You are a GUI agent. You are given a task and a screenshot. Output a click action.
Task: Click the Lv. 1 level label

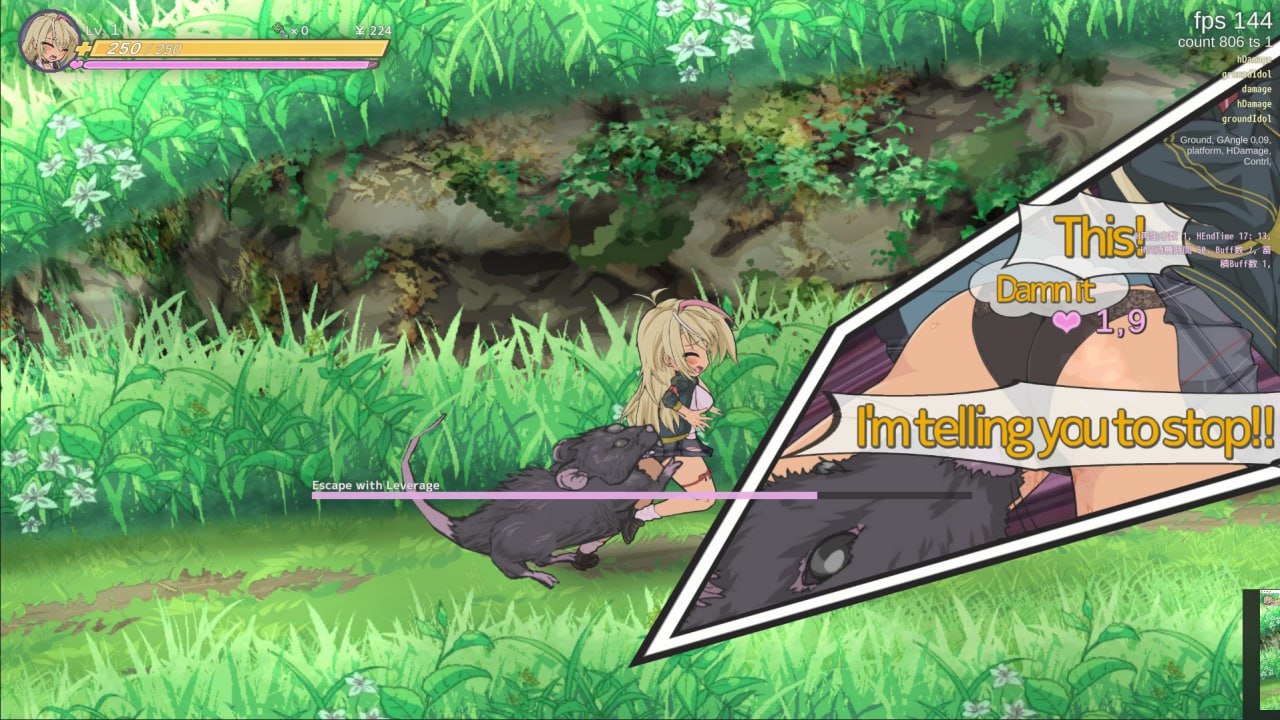(98, 30)
